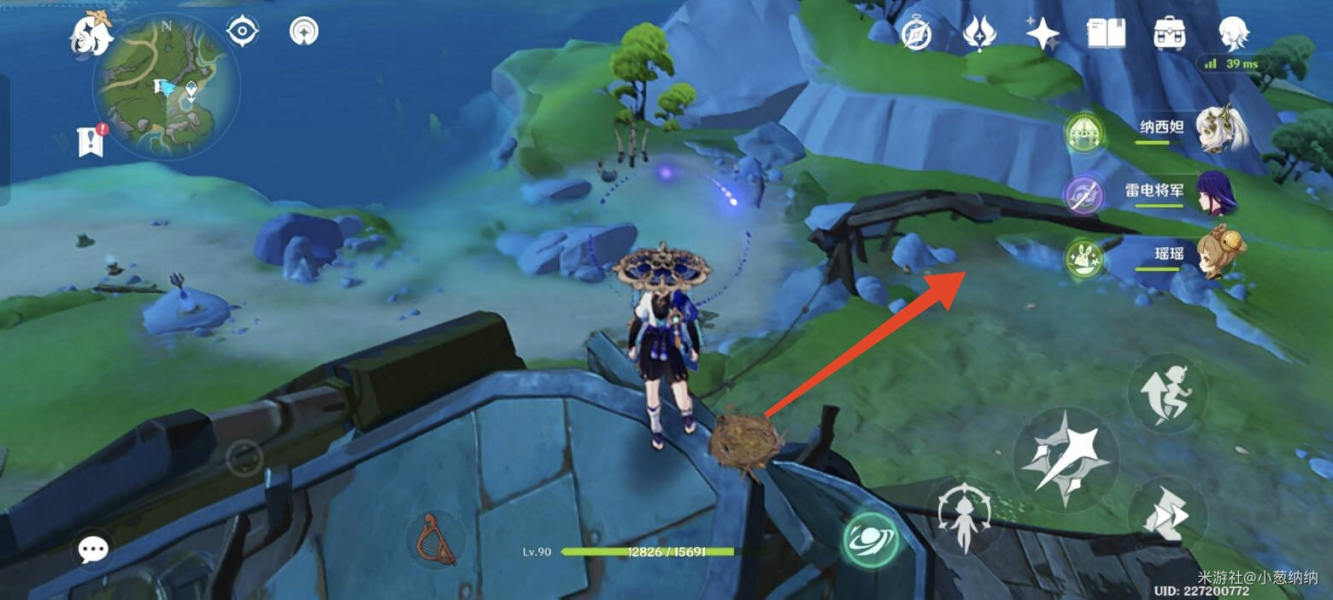Screen dimensions: 1333x600
Task: Open the compass events icon
Action: point(916,35)
